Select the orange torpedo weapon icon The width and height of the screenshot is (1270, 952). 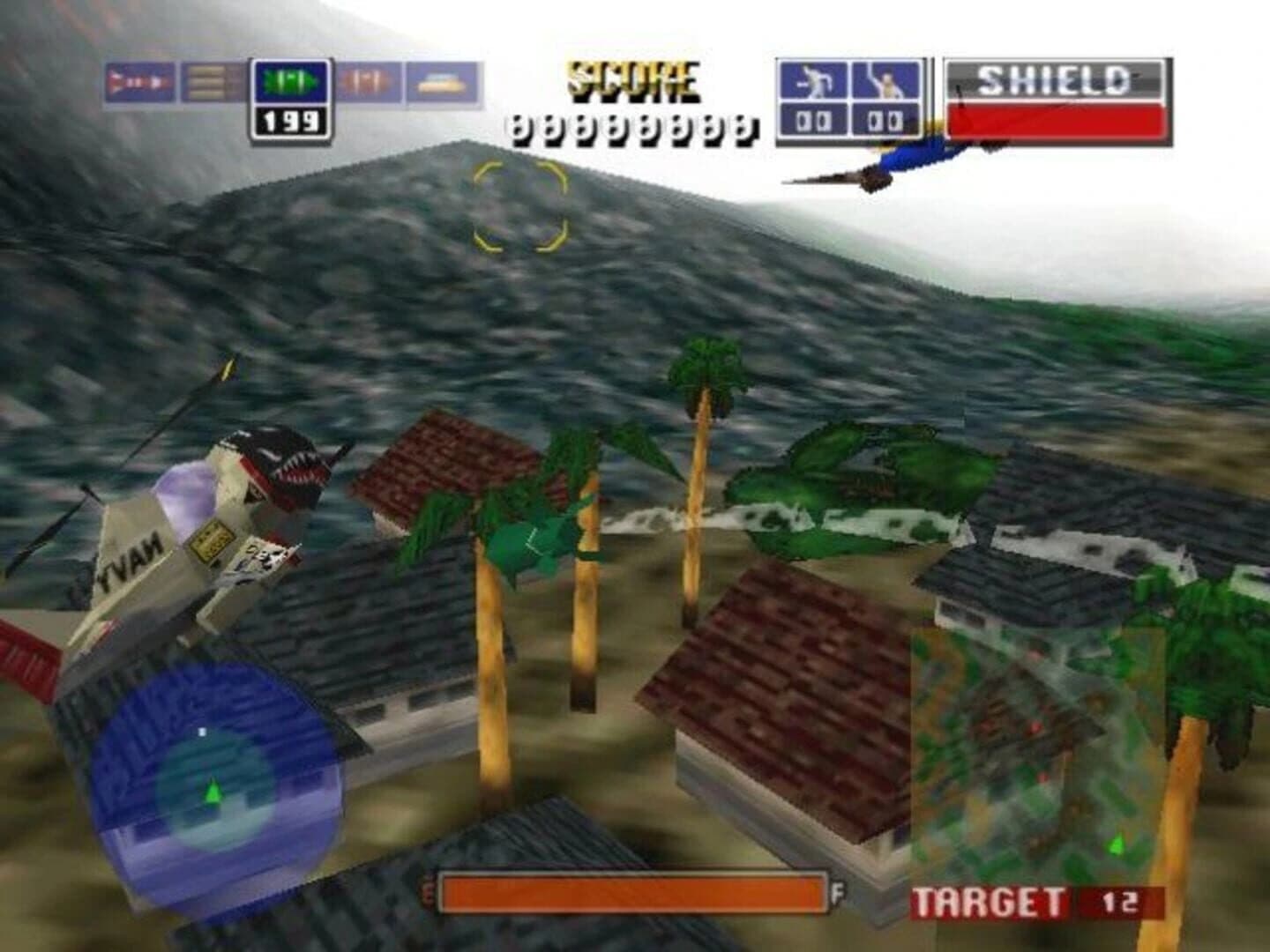click(369, 80)
